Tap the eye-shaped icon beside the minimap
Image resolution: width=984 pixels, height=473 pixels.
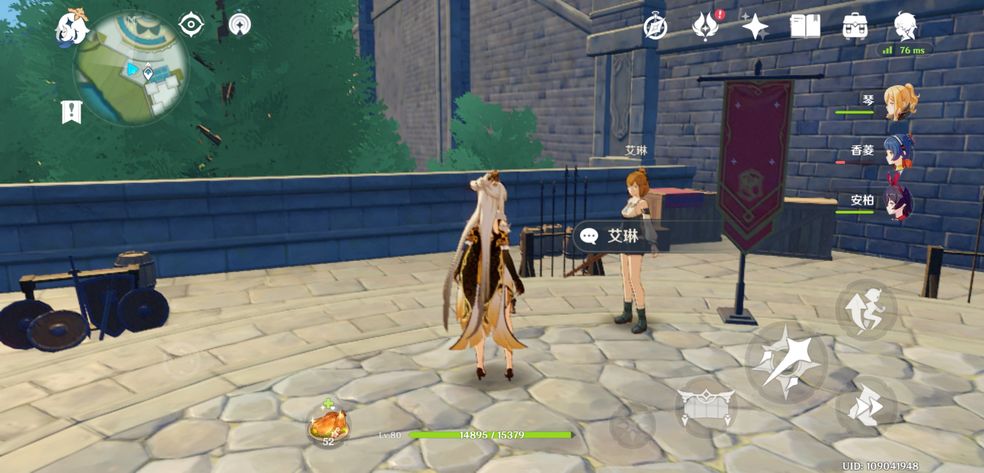(x=190, y=25)
